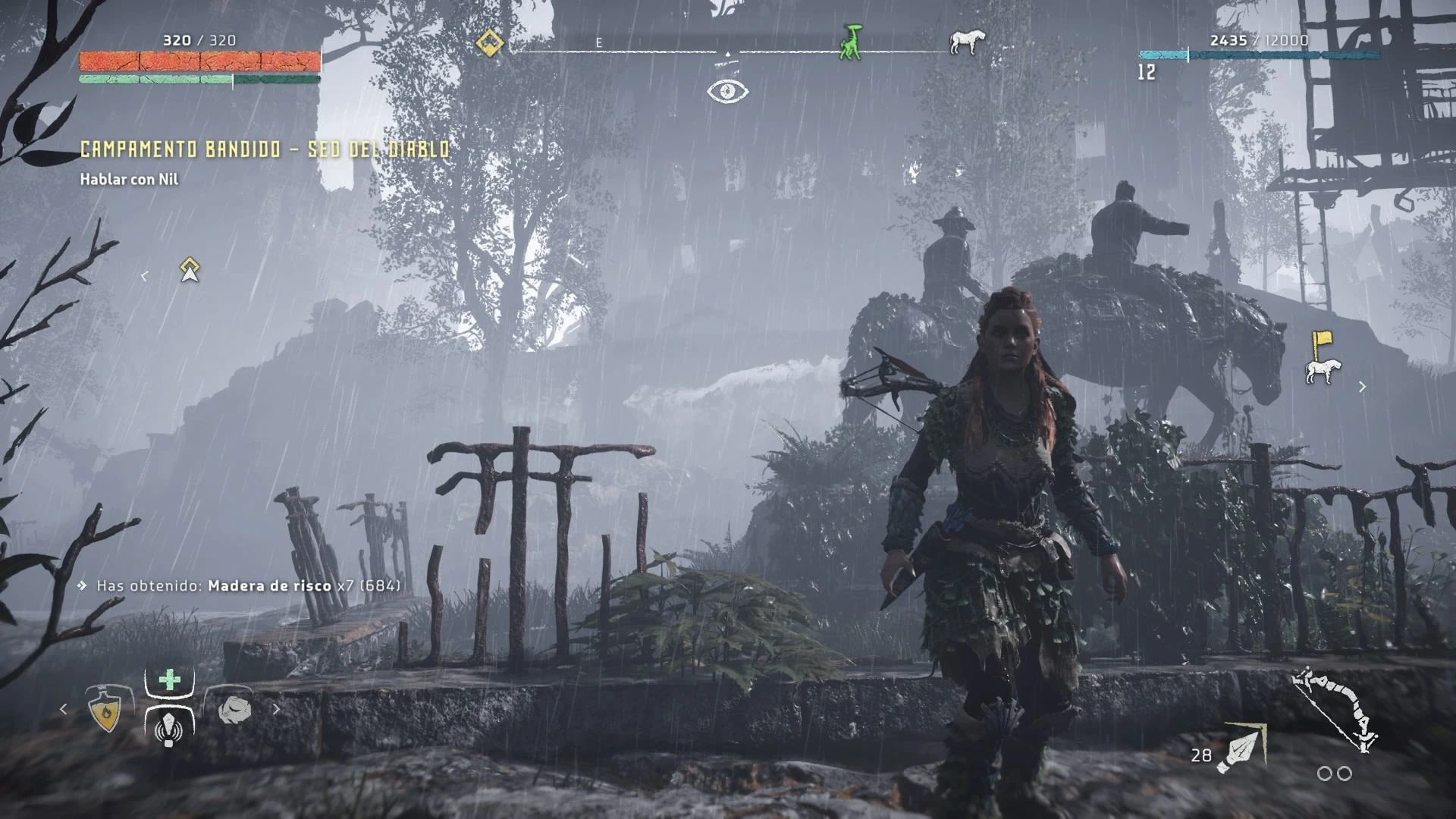
Task: Activate the mount call whistle slot
Action: (169, 728)
